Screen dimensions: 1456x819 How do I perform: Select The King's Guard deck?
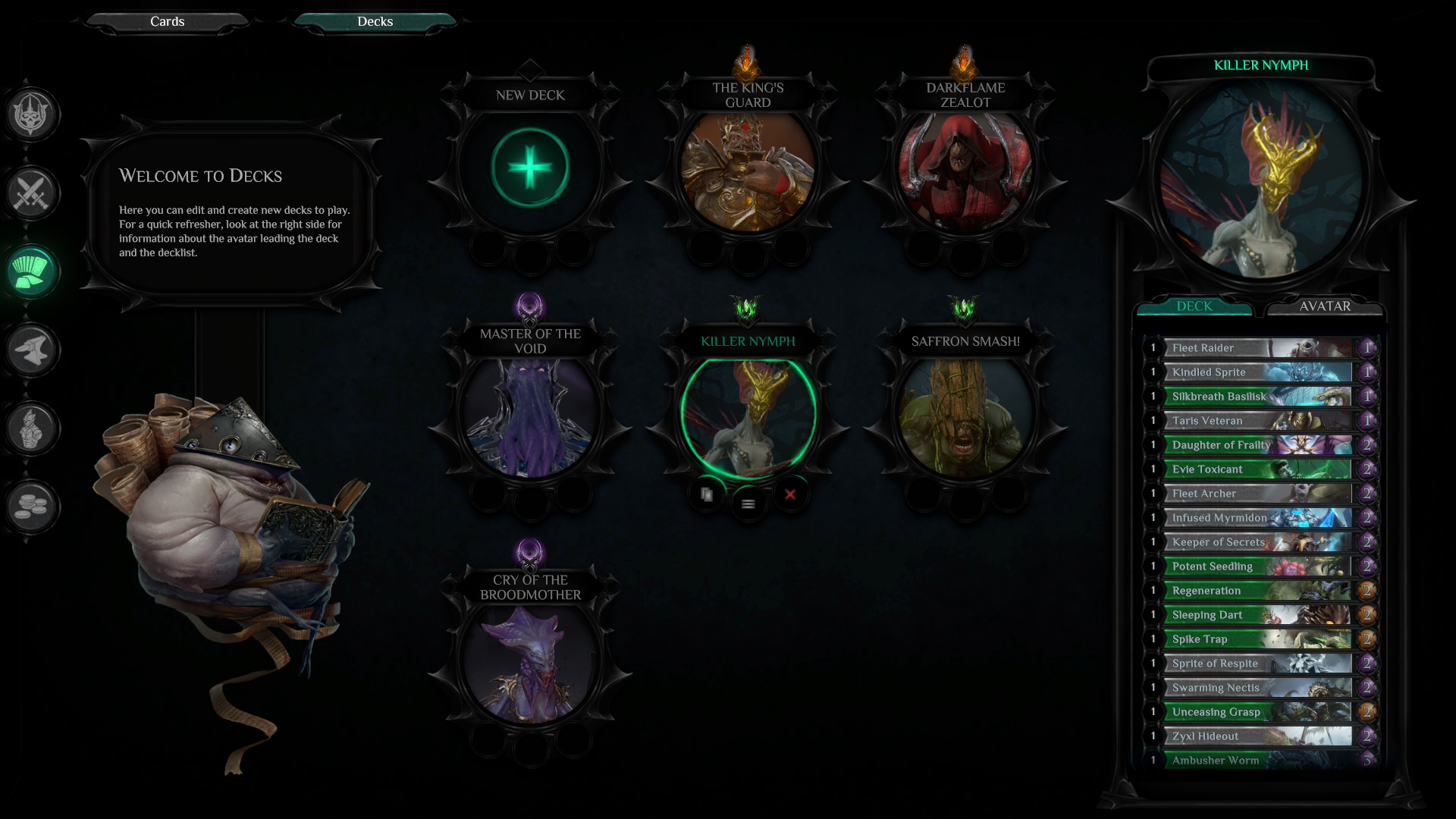point(748,171)
